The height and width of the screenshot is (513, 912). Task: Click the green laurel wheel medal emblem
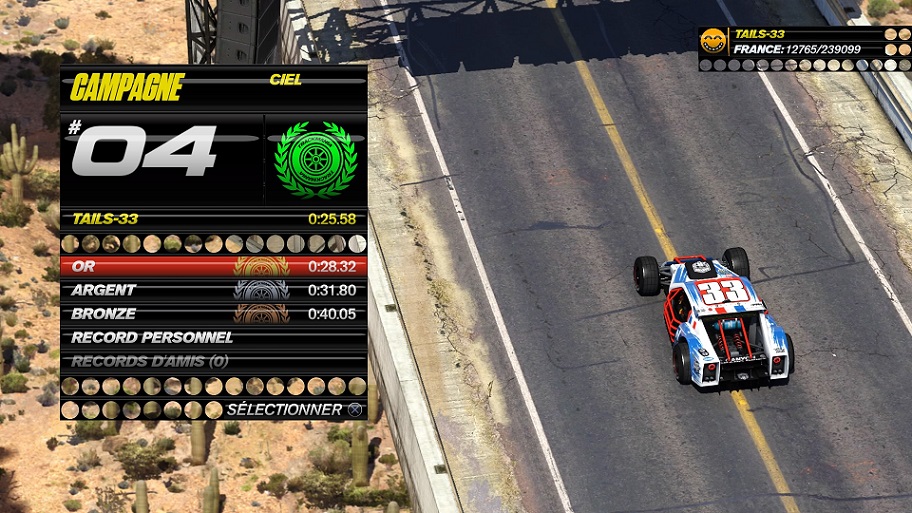(x=315, y=158)
